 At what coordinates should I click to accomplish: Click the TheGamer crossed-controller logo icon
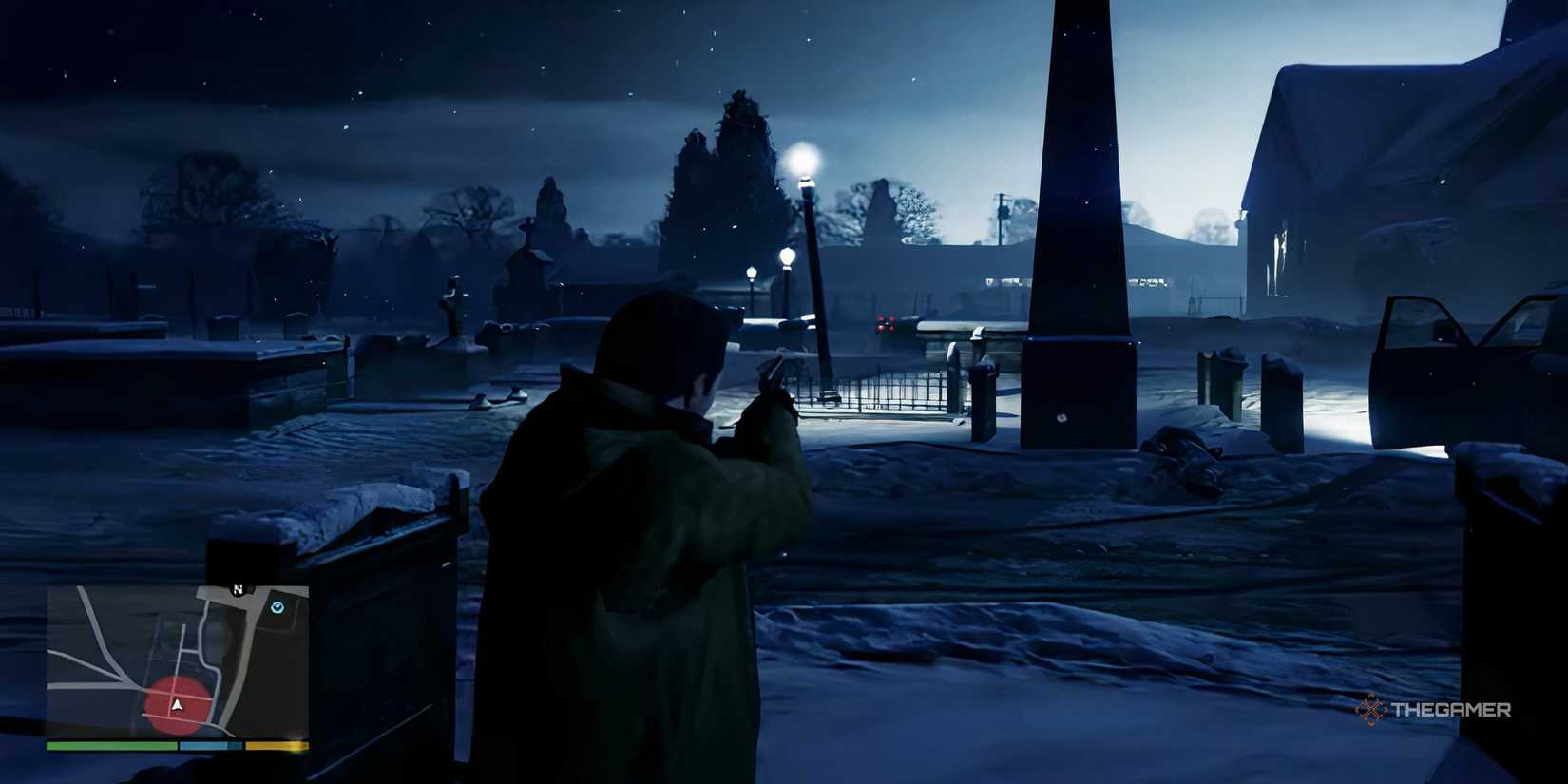click(1369, 707)
